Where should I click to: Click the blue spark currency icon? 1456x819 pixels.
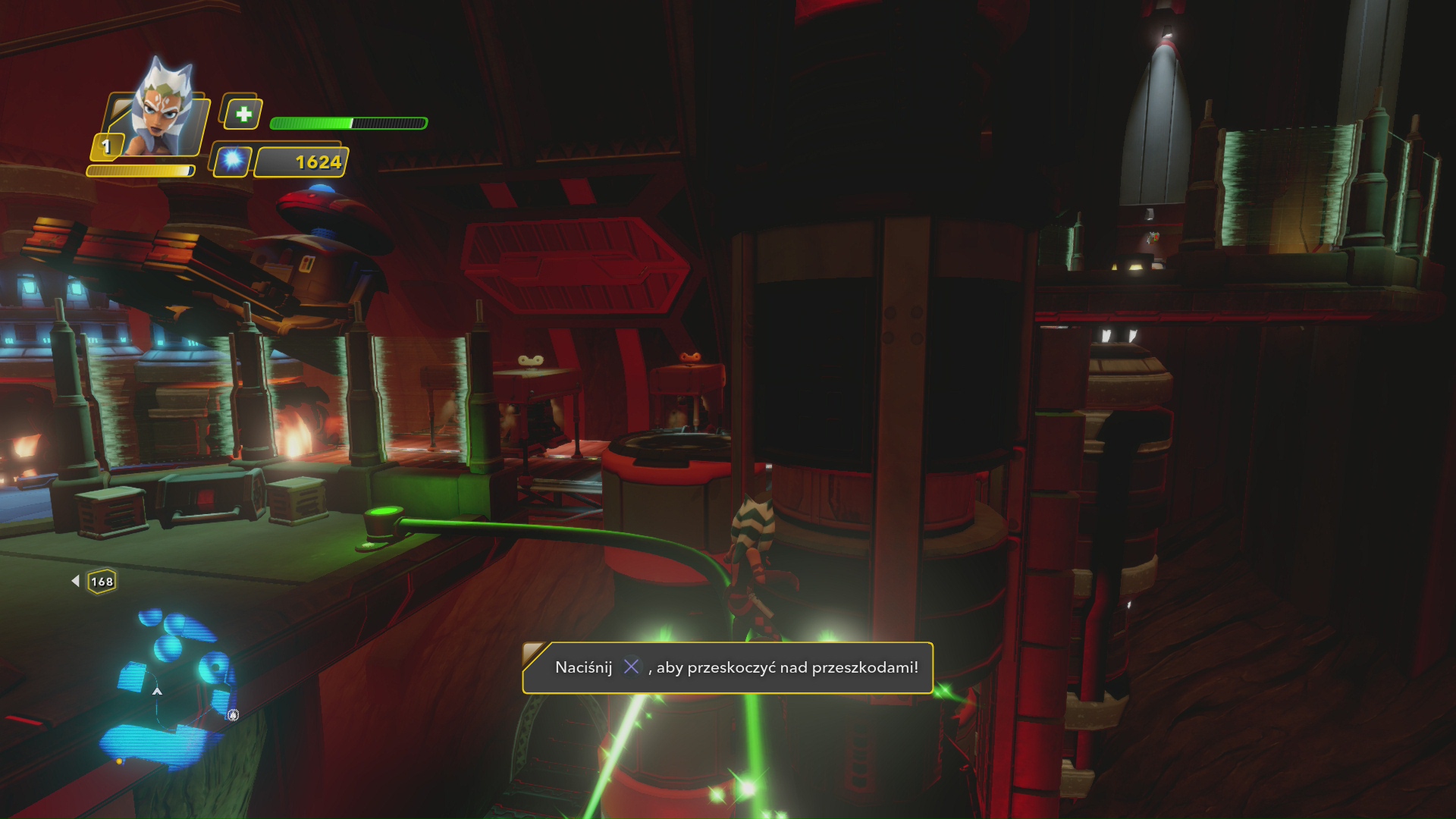point(232,161)
